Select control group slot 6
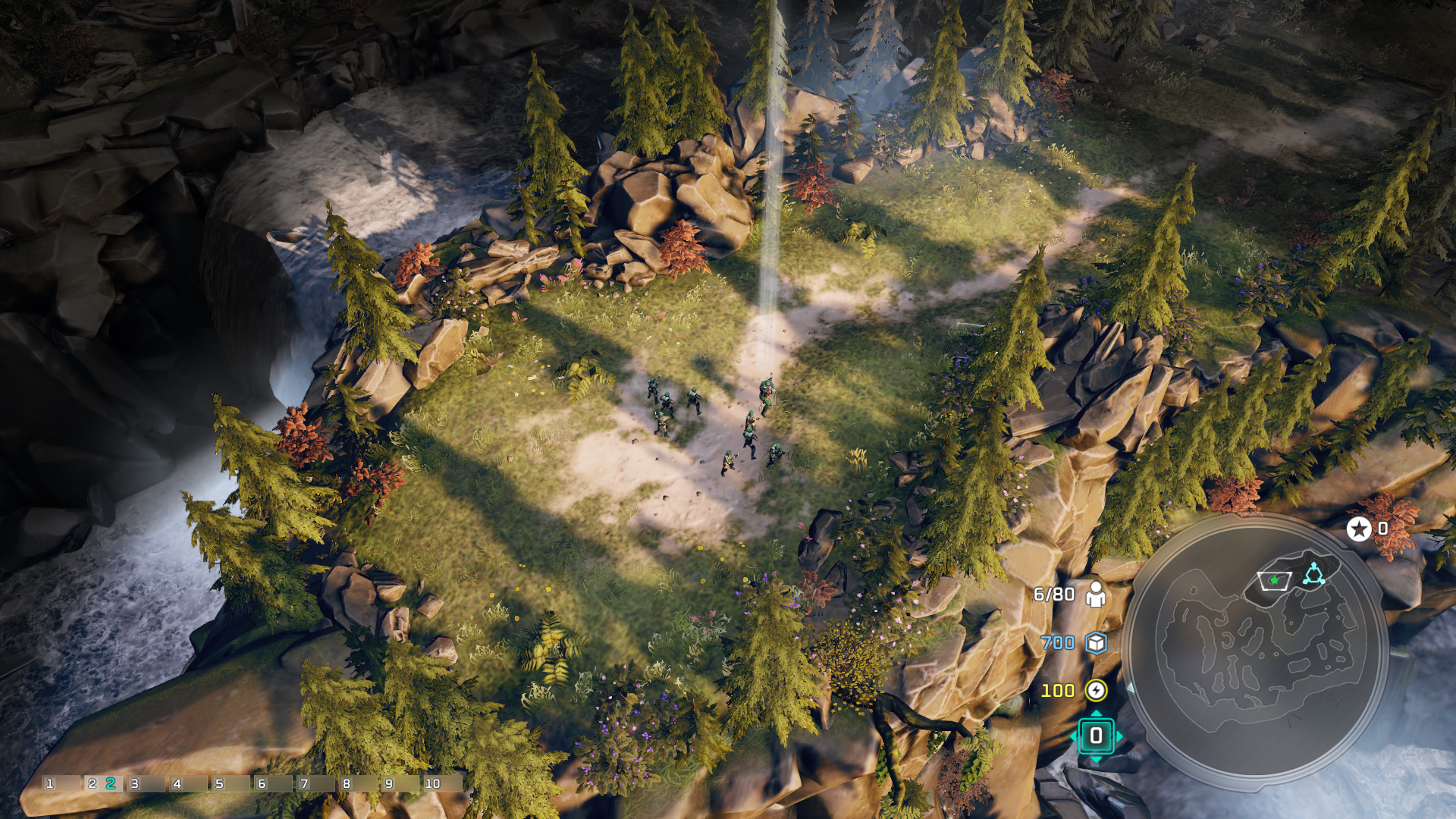 tap(272, 783)
